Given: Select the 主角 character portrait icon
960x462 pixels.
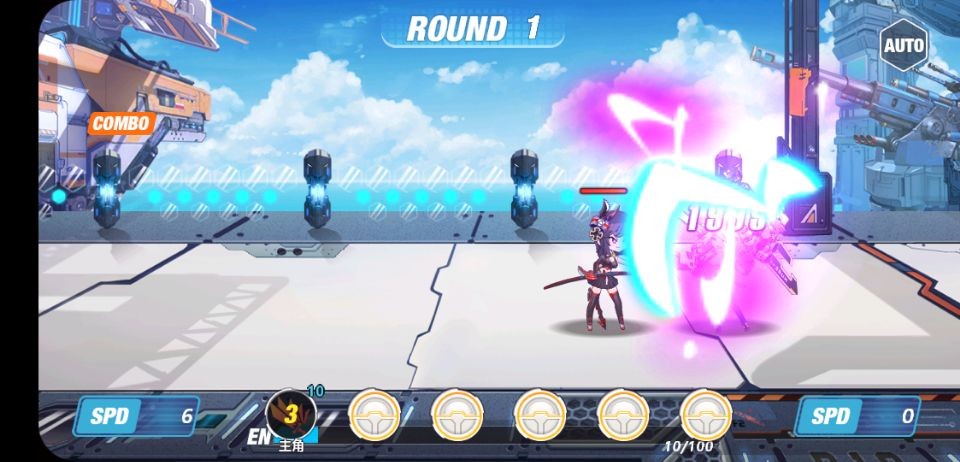Looking at the screenshot, I should [x=291, y=414].
